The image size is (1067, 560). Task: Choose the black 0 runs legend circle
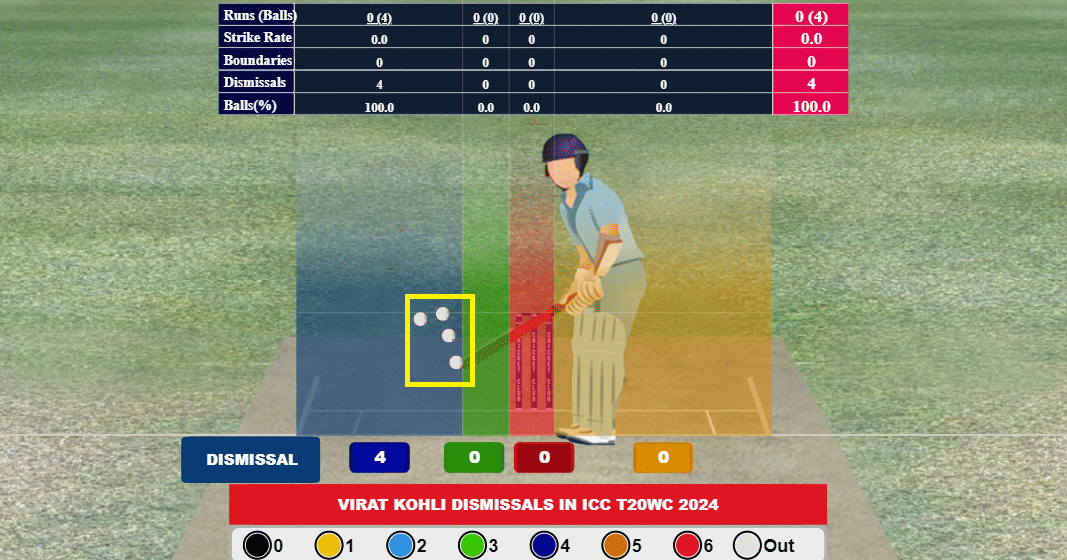coord(258,545)
